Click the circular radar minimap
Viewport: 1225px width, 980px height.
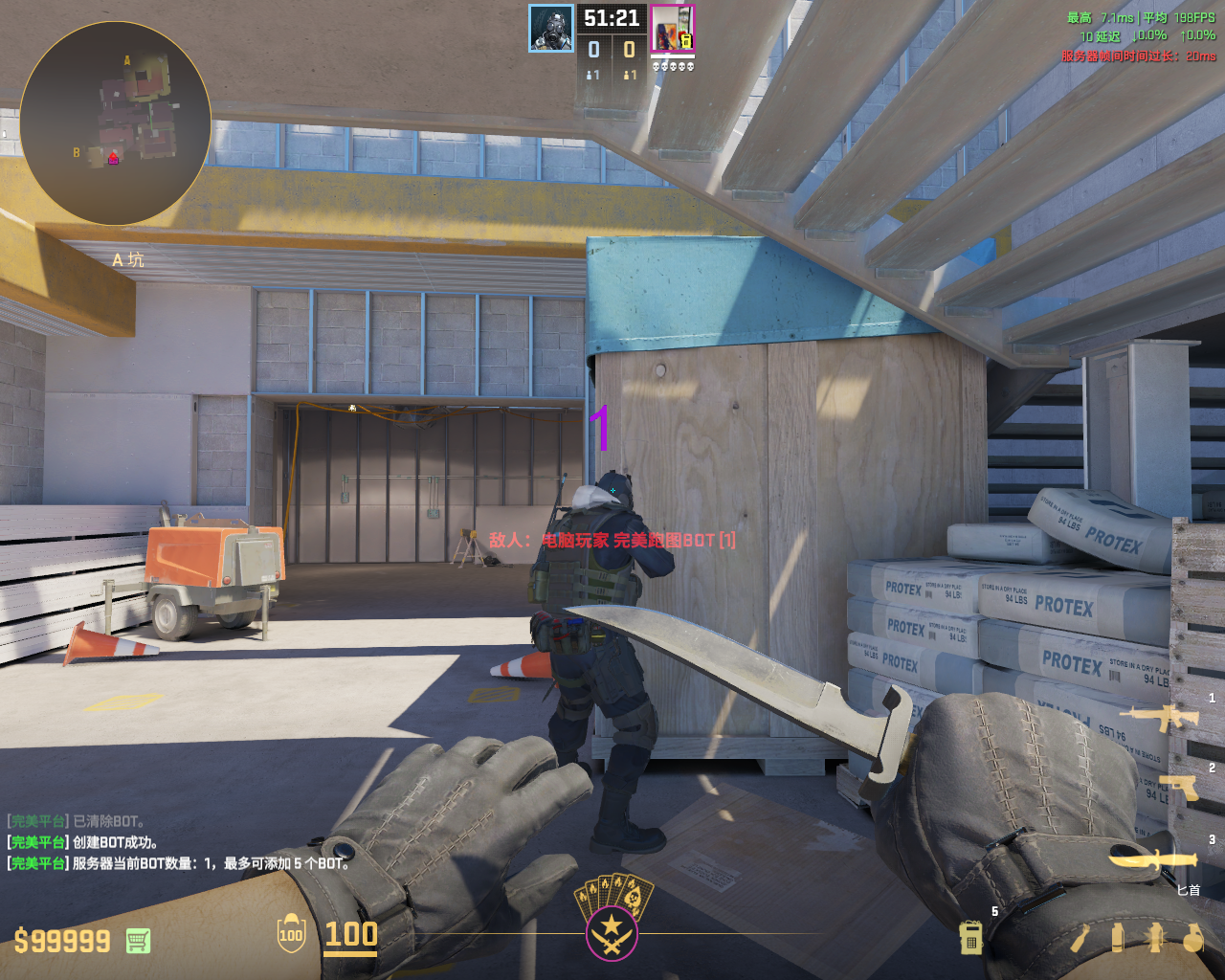tap(115, 124)
